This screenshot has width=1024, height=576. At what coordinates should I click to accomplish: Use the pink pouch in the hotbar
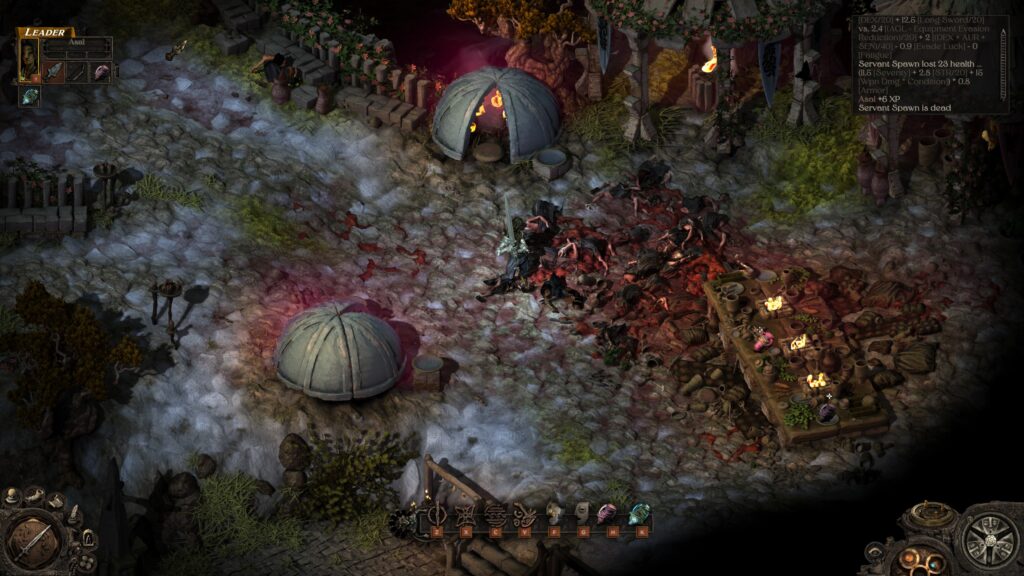607,516
